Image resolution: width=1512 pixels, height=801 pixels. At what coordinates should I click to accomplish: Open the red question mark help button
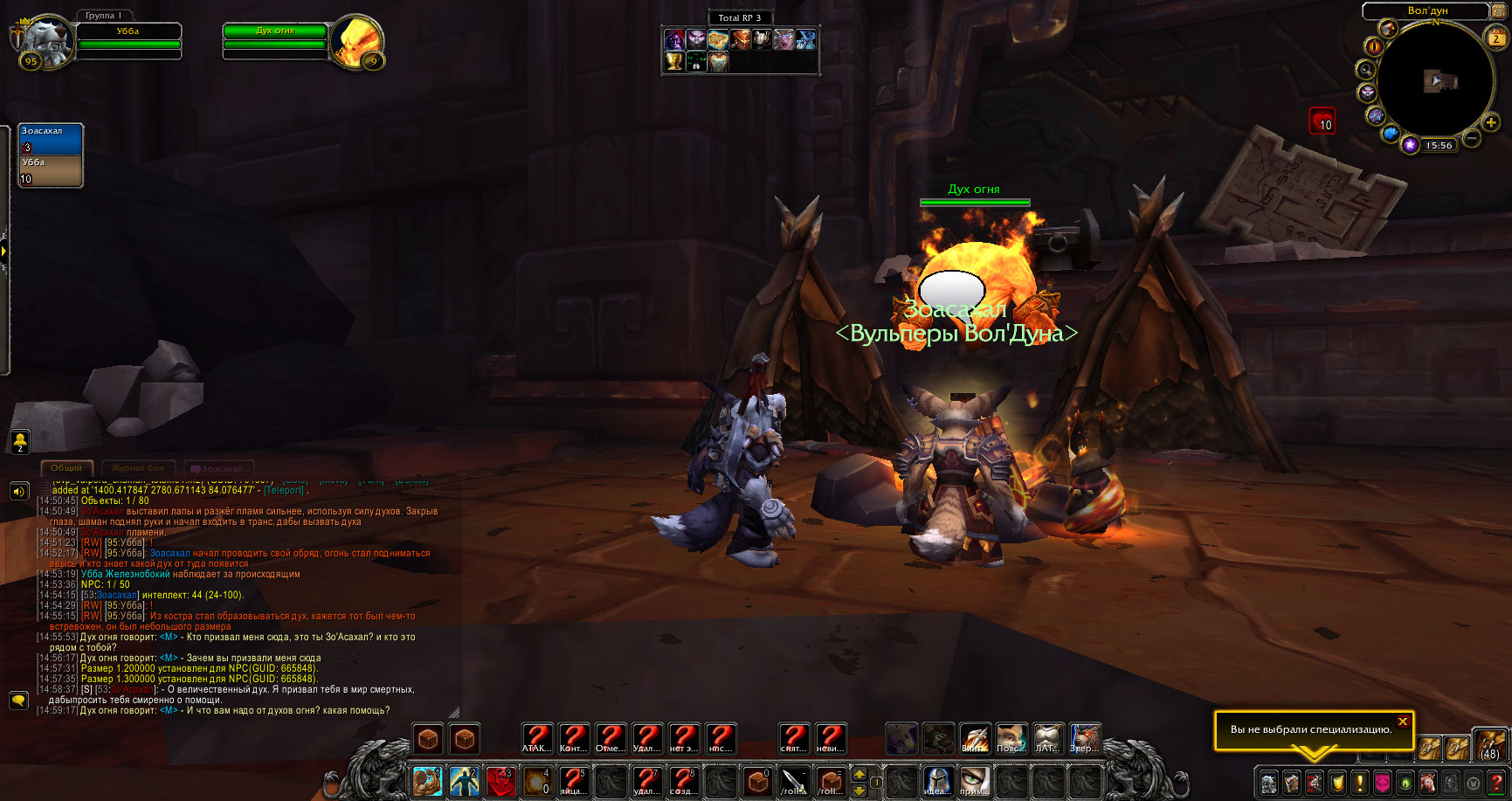1496,782
